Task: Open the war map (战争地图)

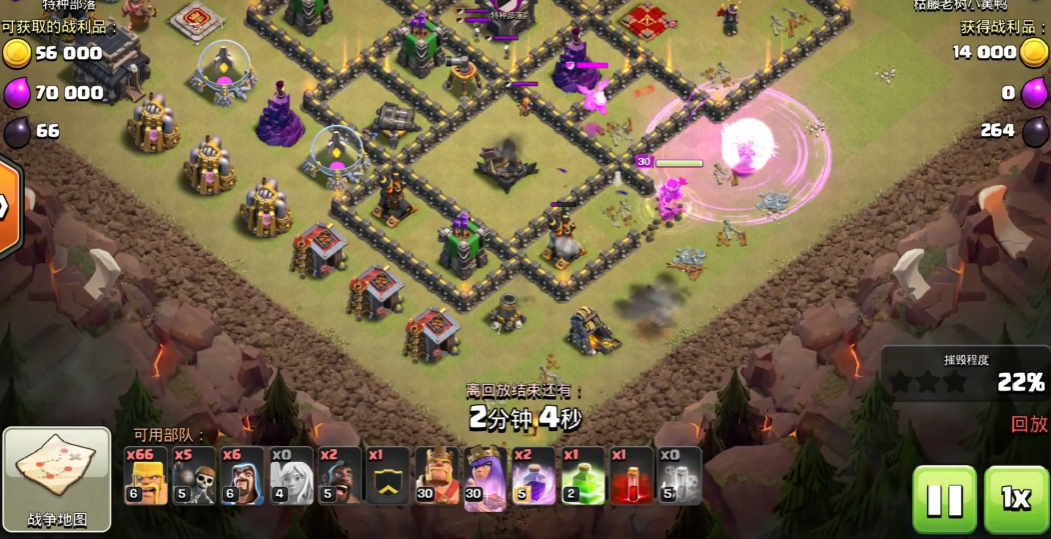Action: pyautogui.click(x=57, y=479)
